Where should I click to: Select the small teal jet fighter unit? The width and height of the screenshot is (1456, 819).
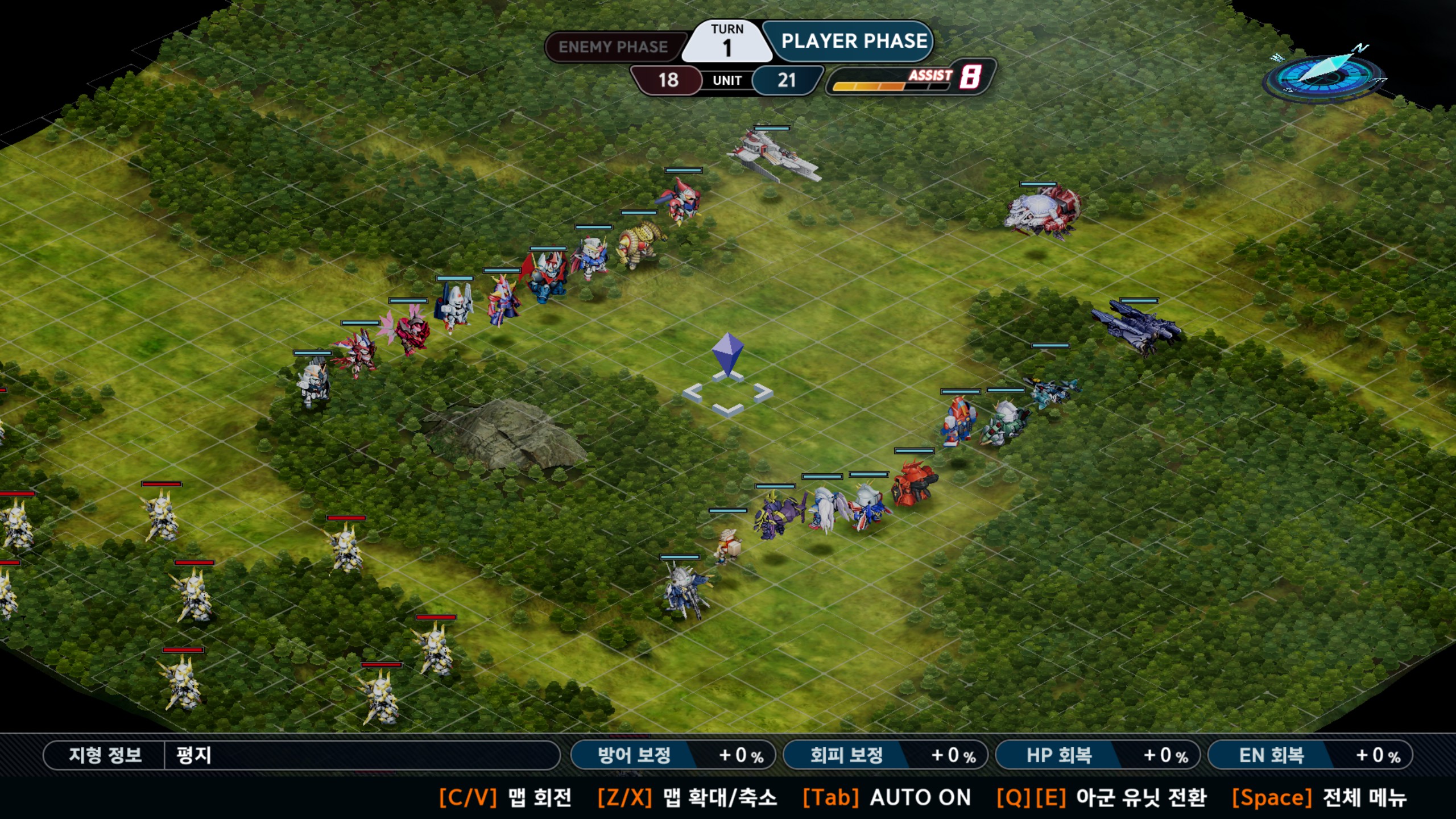[x=1052, y=391]
